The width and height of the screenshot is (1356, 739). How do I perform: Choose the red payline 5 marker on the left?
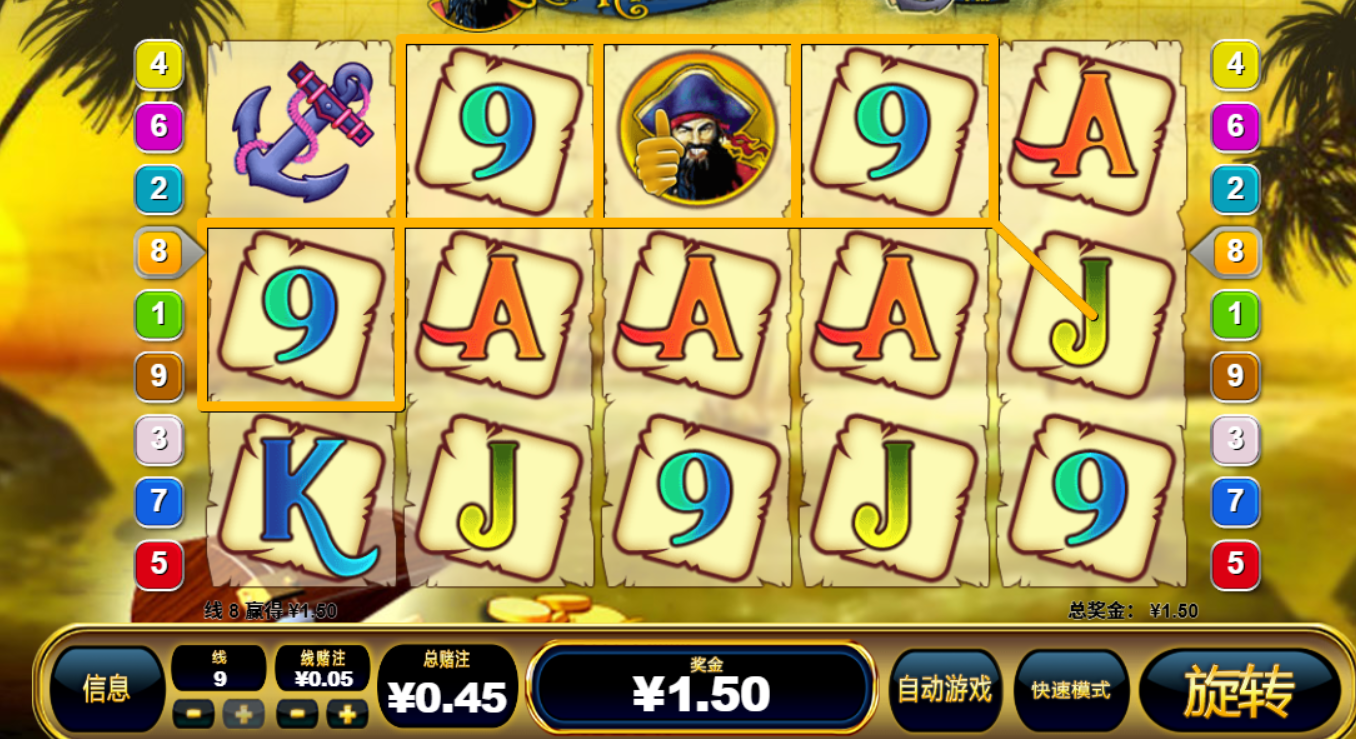click(x=158, y=564)
